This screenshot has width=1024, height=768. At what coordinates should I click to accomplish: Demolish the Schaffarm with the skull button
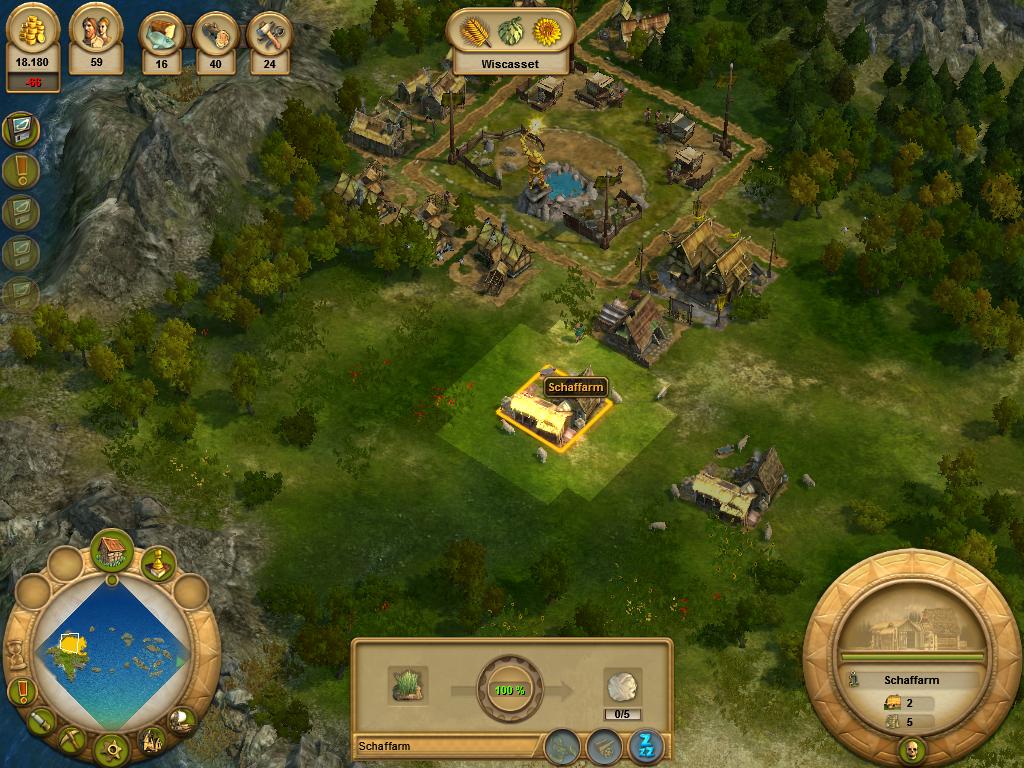[911, 748]
